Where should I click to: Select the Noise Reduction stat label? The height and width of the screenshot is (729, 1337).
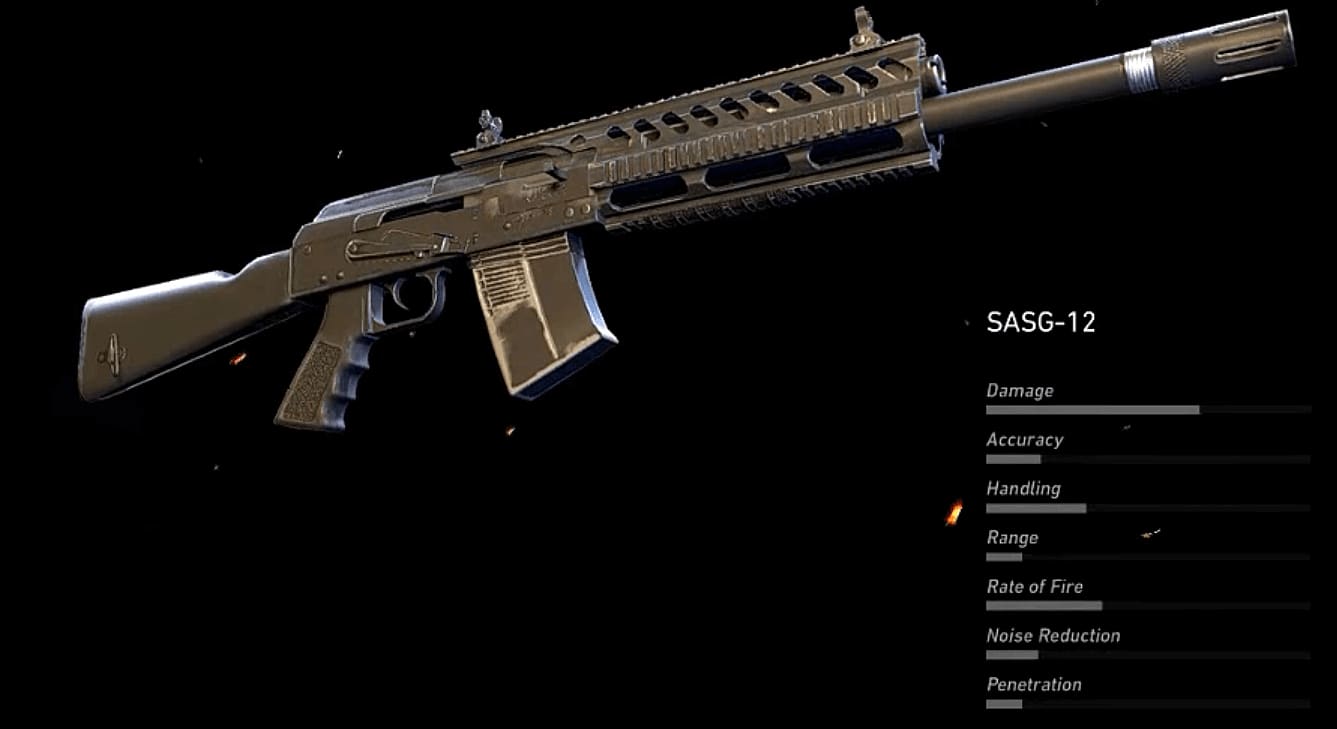click(x=1052, y=635)
